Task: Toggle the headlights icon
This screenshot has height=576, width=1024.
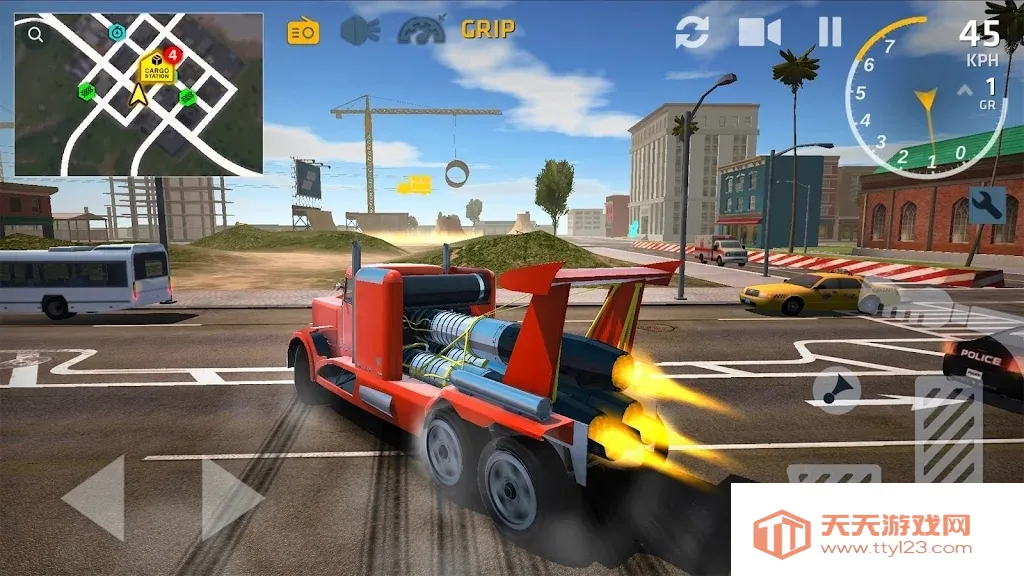Action: pyautogui.click(x=359, y=31)
